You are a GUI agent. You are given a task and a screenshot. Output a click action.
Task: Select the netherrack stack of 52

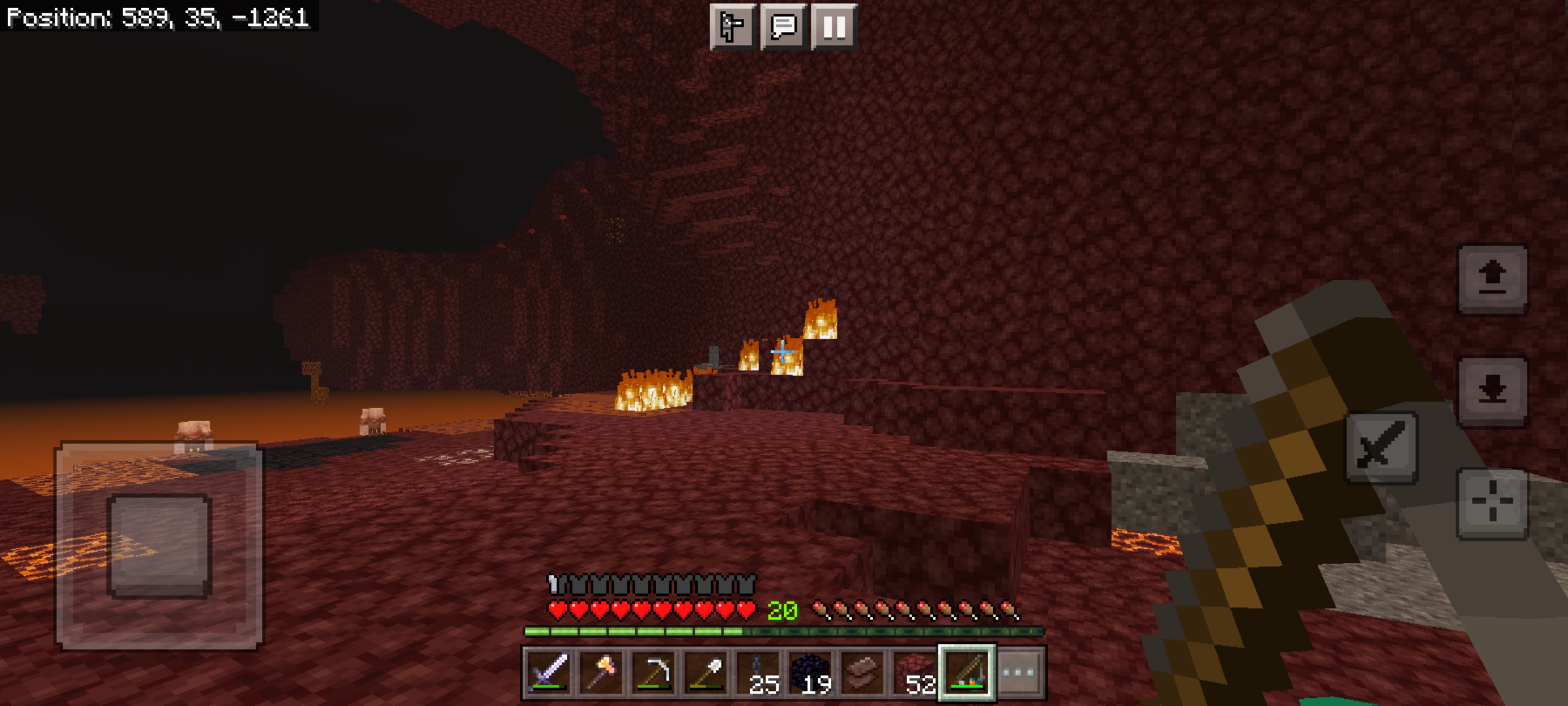tap(915, 673)
